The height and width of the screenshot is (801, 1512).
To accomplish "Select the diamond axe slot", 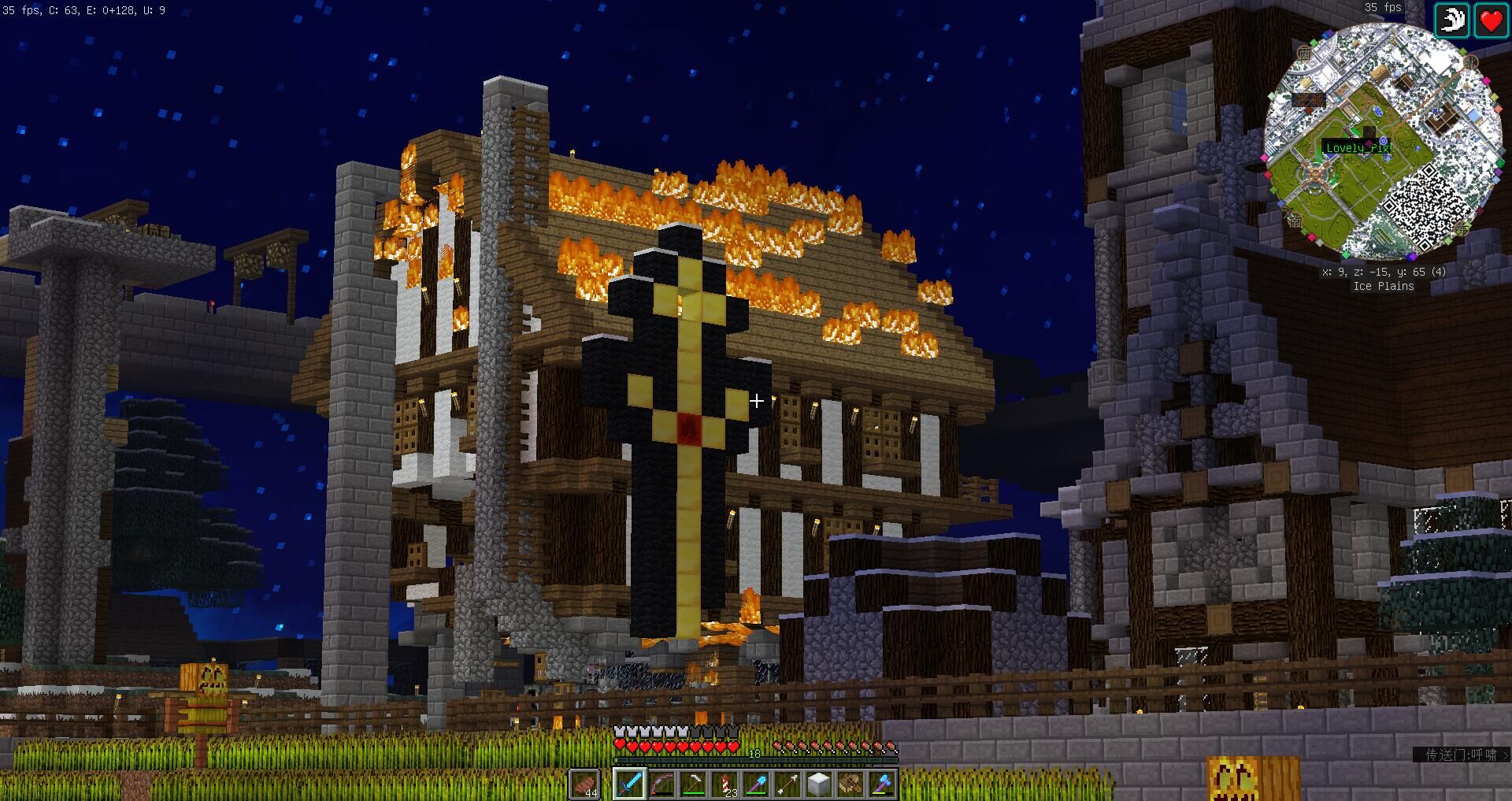I will tap(882, 784).
